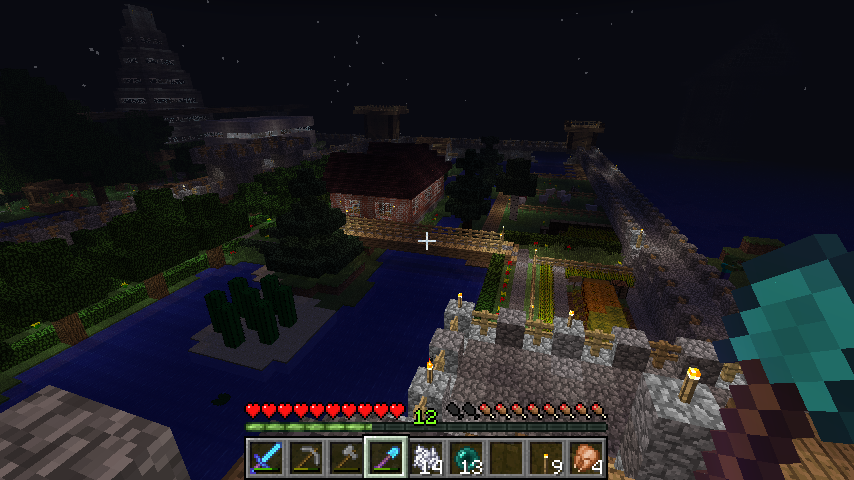Choose the iron pickaxe slot

[306, 458]
